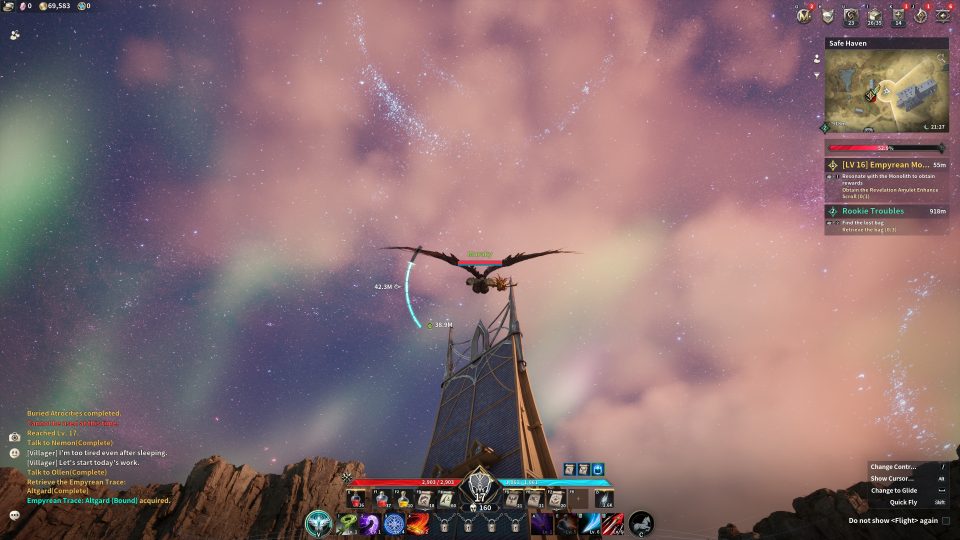Open the emote smiley face icon
The width and height of the screenshot is (960, 540).
tap(15, 453)
